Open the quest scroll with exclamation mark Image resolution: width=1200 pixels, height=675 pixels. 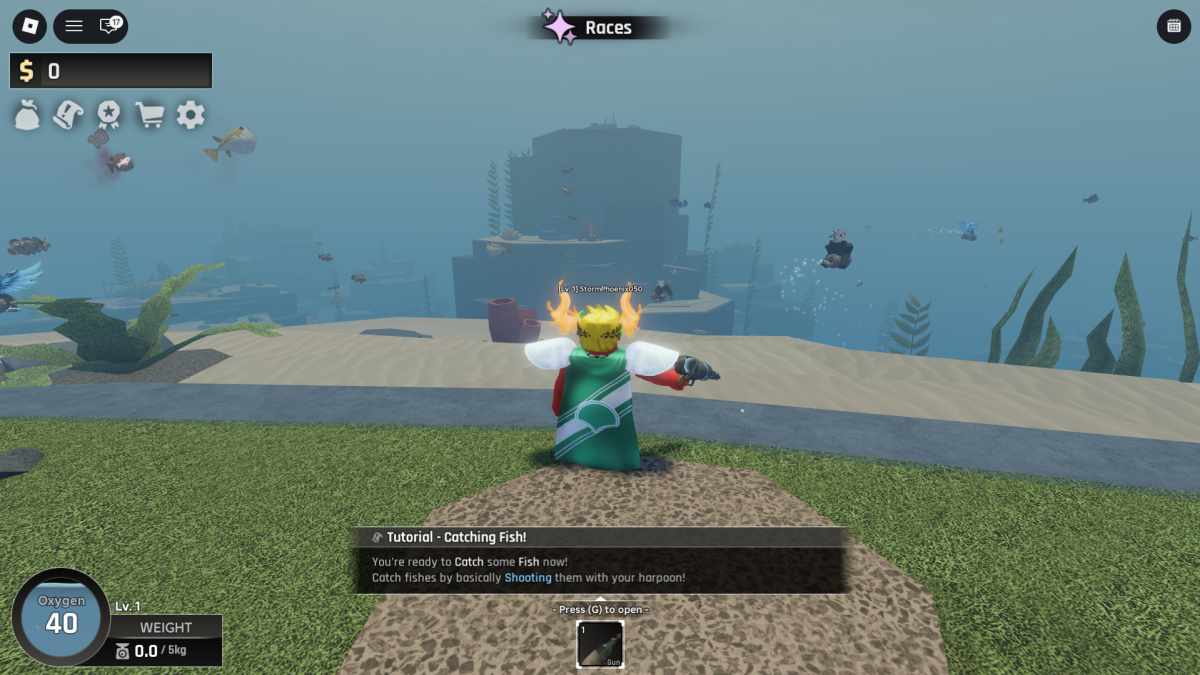(x=68, y=115)
